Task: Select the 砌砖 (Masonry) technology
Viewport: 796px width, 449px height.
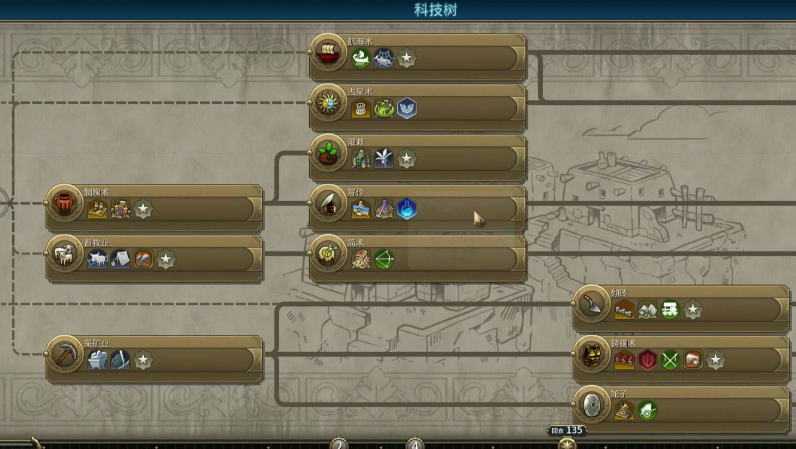Action: pos(681,308)
